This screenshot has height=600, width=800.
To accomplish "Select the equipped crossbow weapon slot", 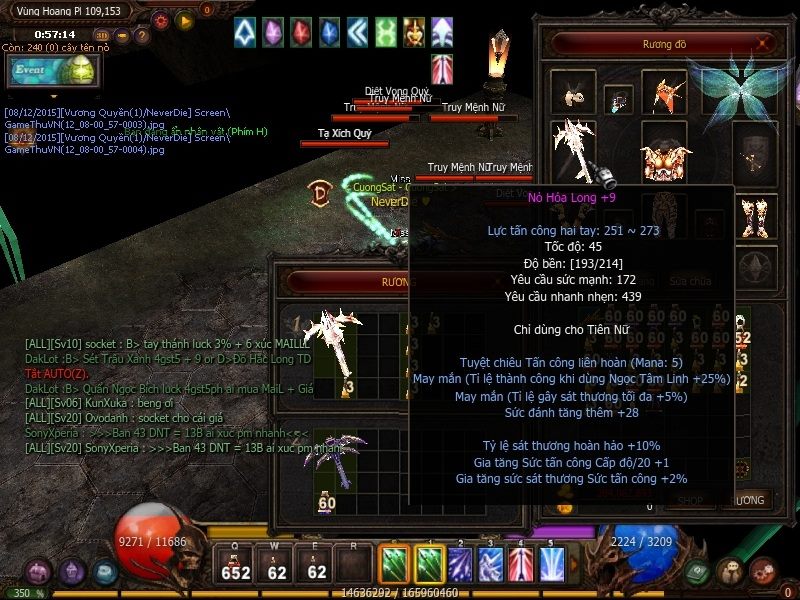I will (575, 148).
